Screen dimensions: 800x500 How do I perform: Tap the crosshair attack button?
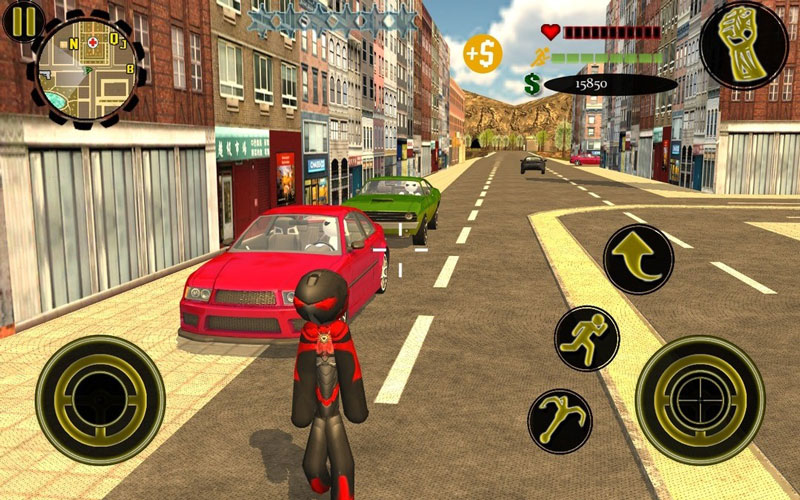pyautogui.click(x=701, y=399)
